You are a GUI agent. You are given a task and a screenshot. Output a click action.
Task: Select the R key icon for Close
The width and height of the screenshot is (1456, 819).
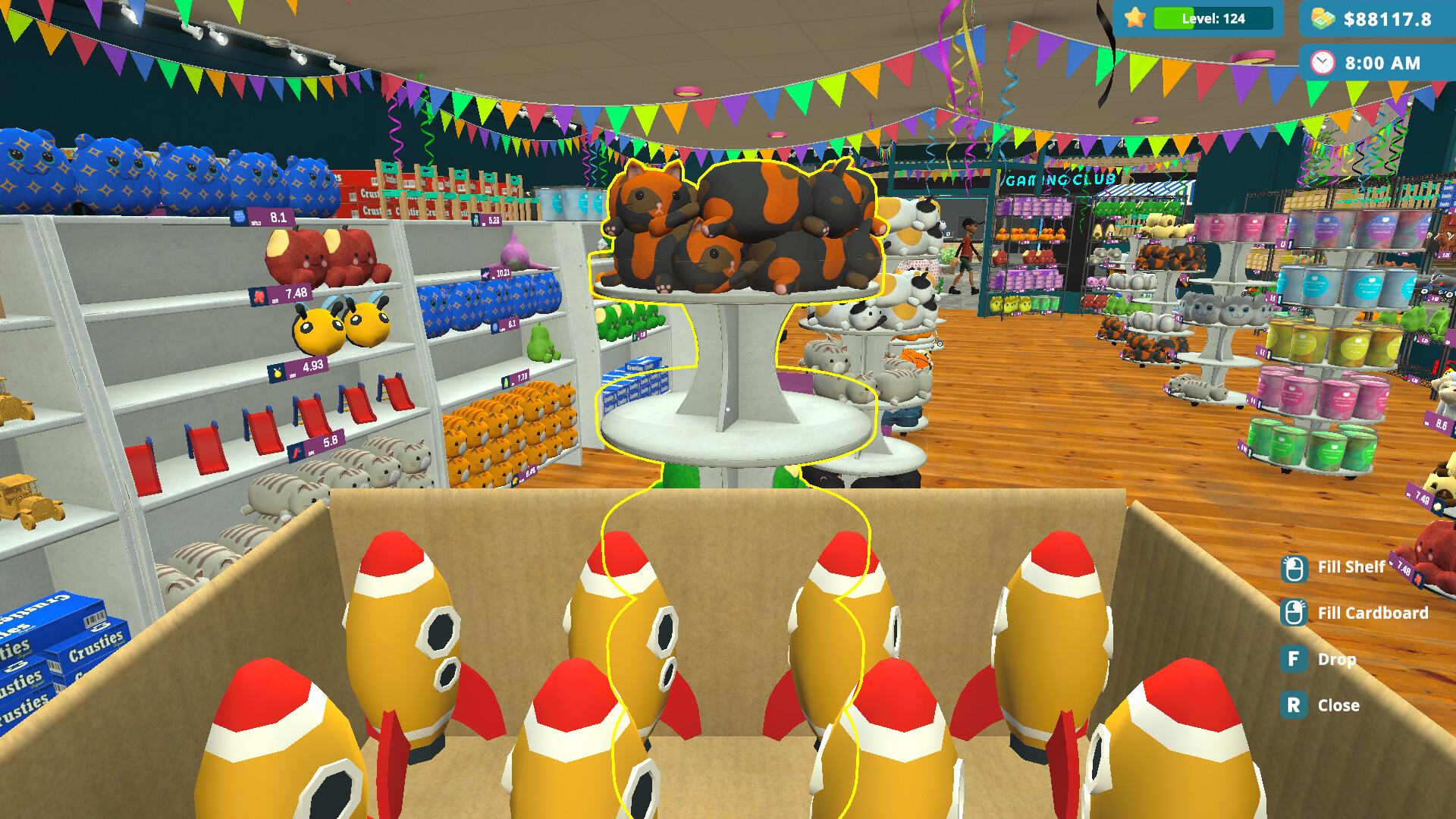tap(1294, 705)
